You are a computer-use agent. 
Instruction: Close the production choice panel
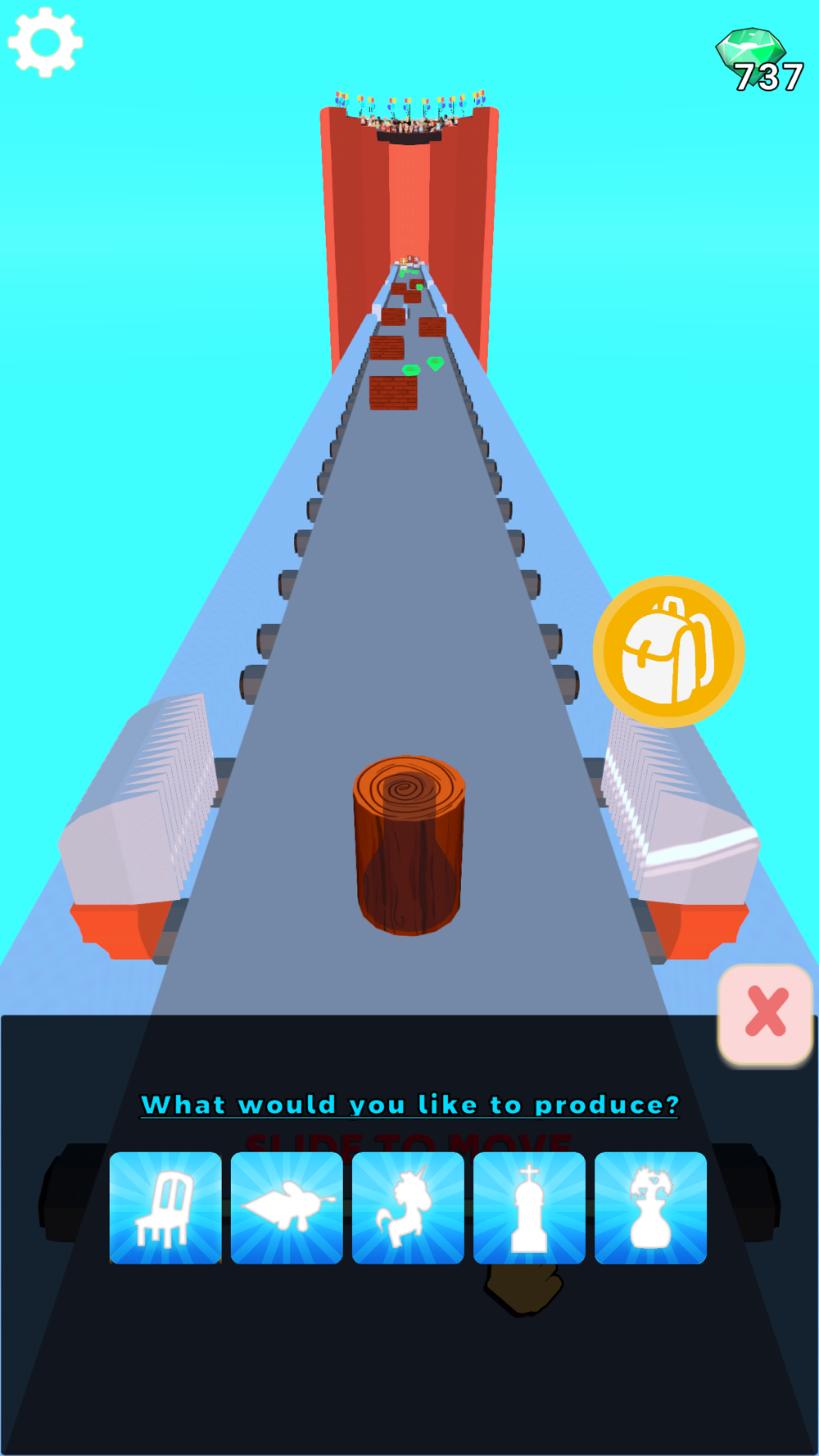(x=766, y=1013)
